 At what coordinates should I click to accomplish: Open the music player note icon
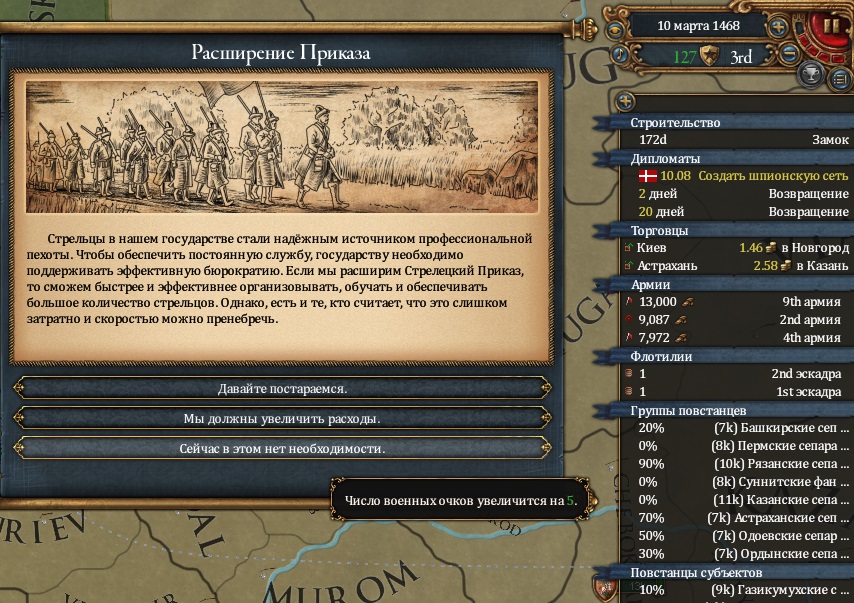620,55
